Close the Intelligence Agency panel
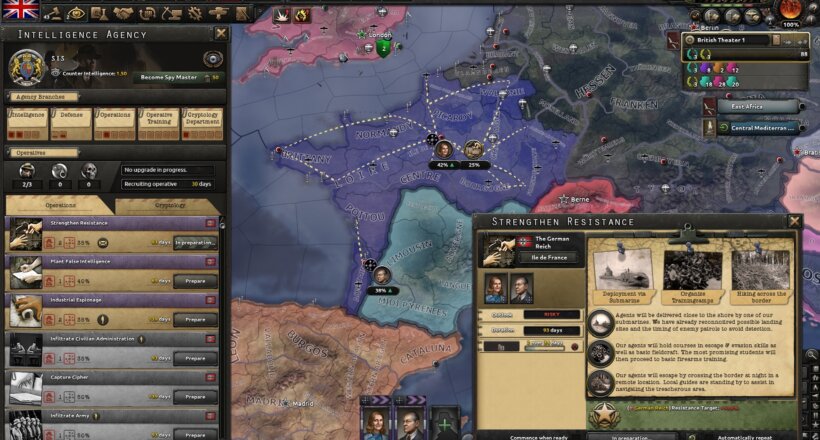The image size is (820, 440). [x=220, y=33]
